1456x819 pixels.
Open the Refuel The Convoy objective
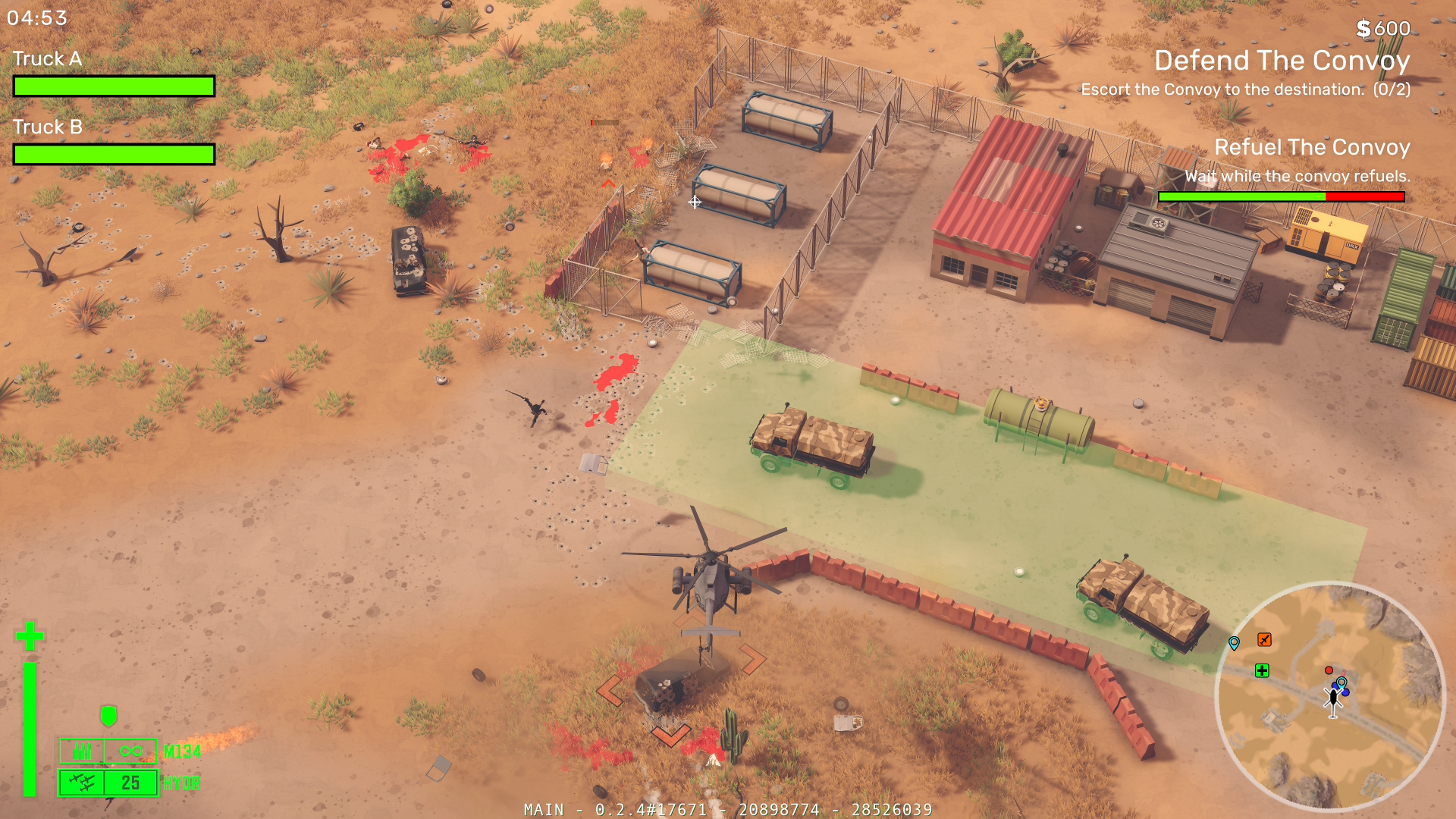pos(1312,147)
